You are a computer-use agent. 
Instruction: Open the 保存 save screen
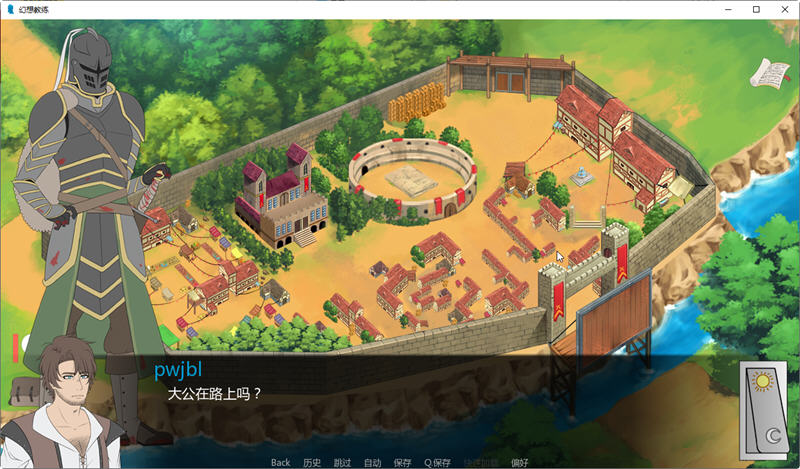pyautogui.click(x=402, y=463)
